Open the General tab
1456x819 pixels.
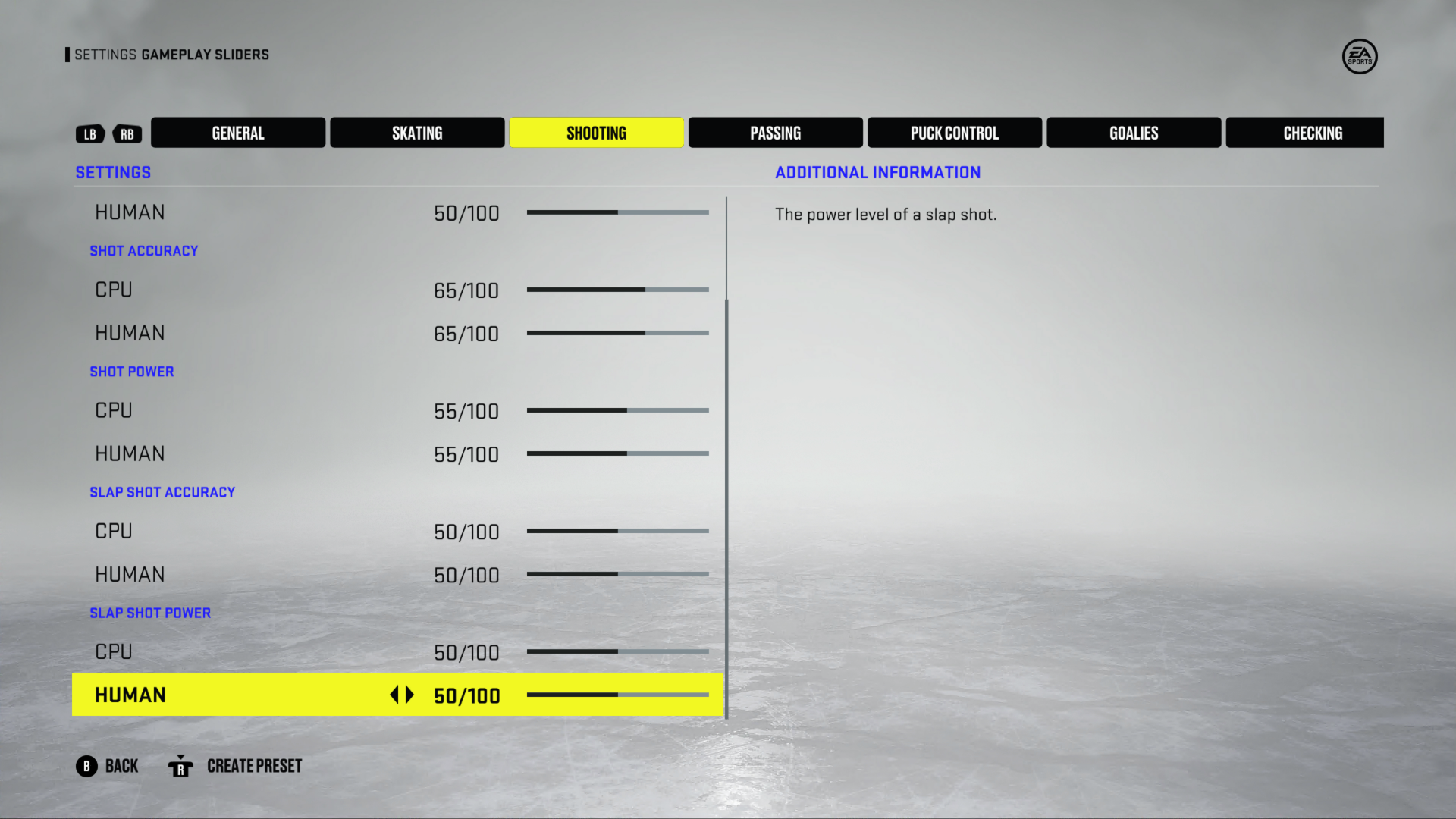point(237,132)
